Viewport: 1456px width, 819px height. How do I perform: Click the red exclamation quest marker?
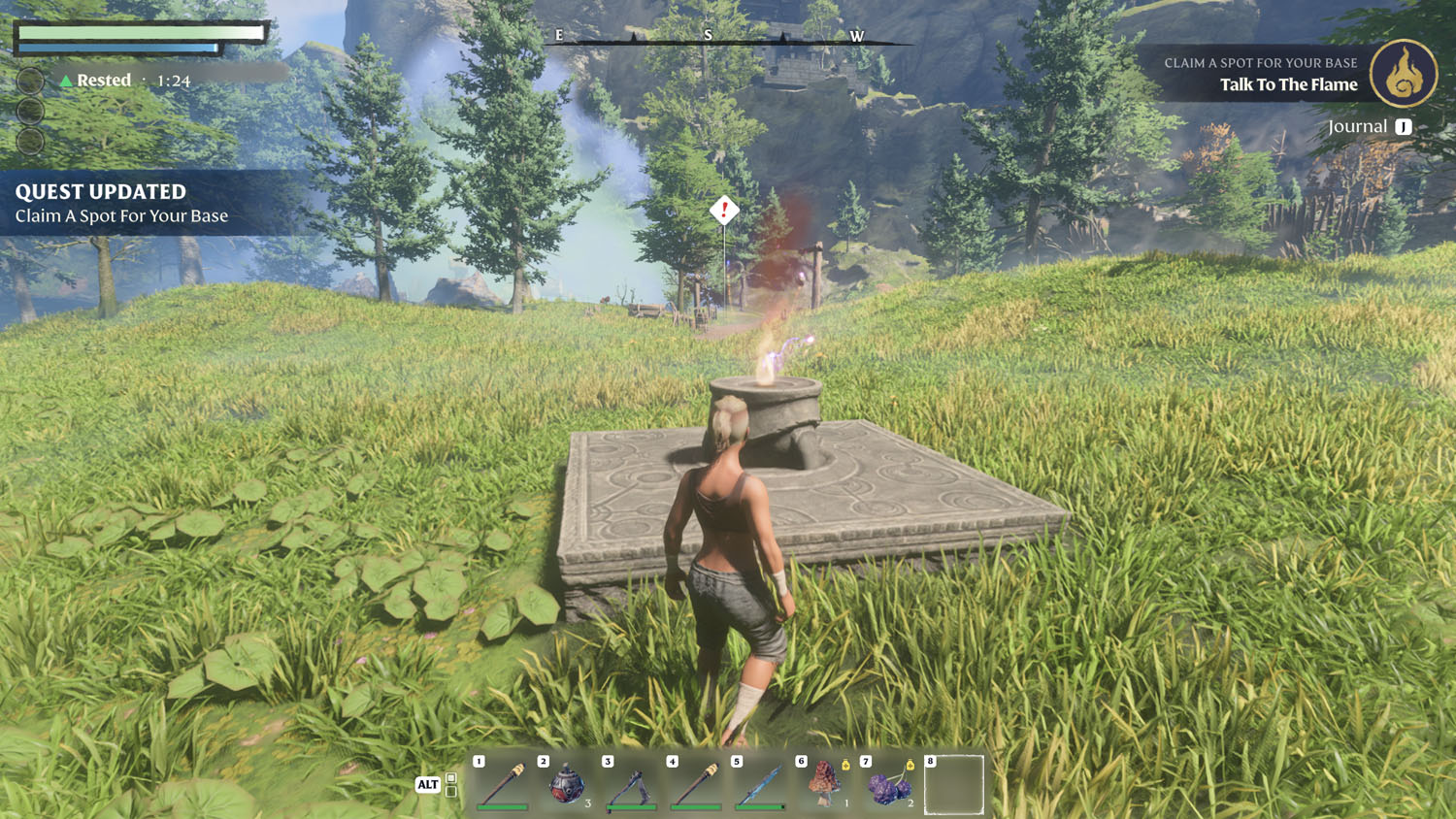(x=724, y=210)
